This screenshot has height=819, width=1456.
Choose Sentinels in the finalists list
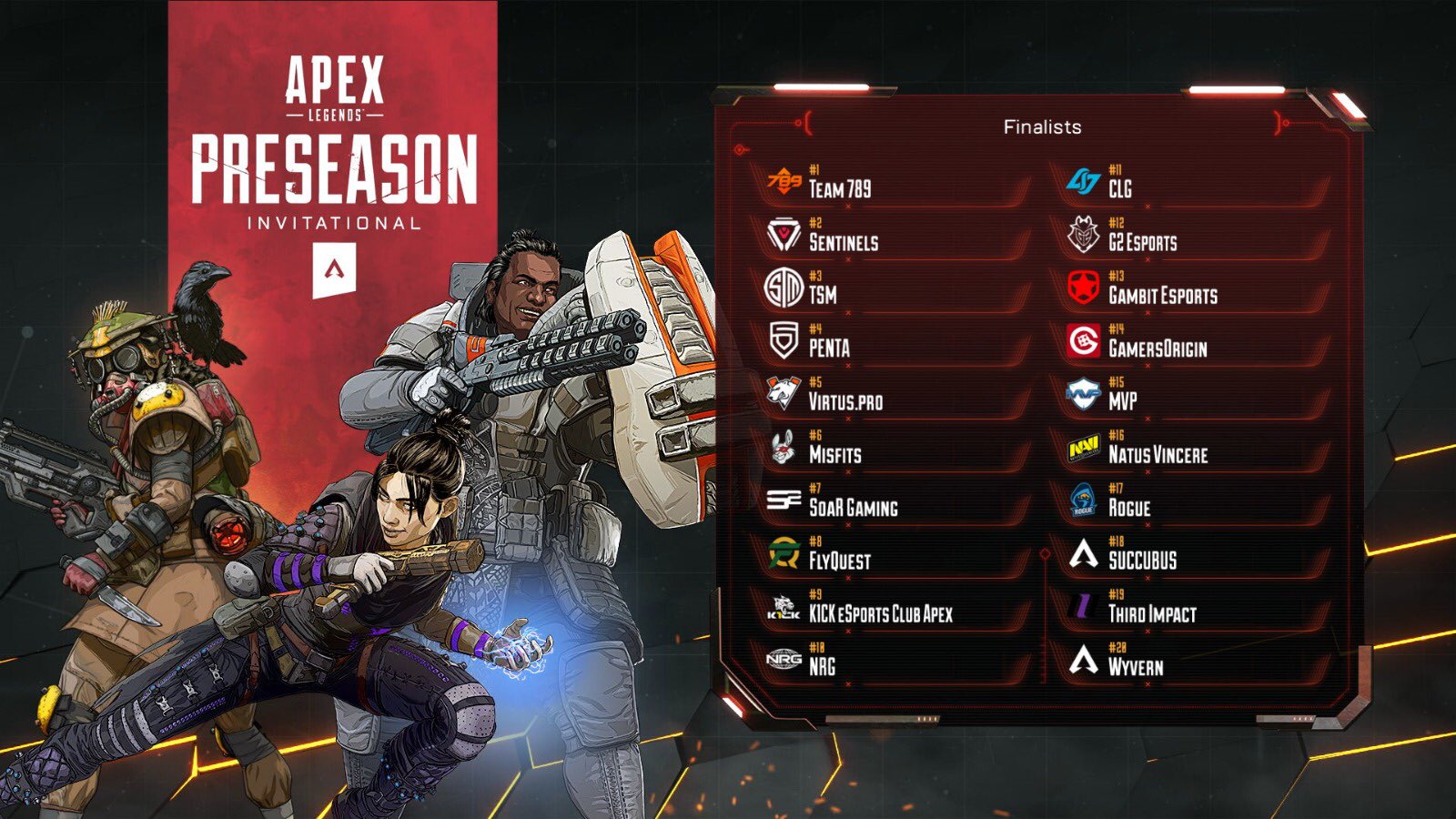click(844, 242)
